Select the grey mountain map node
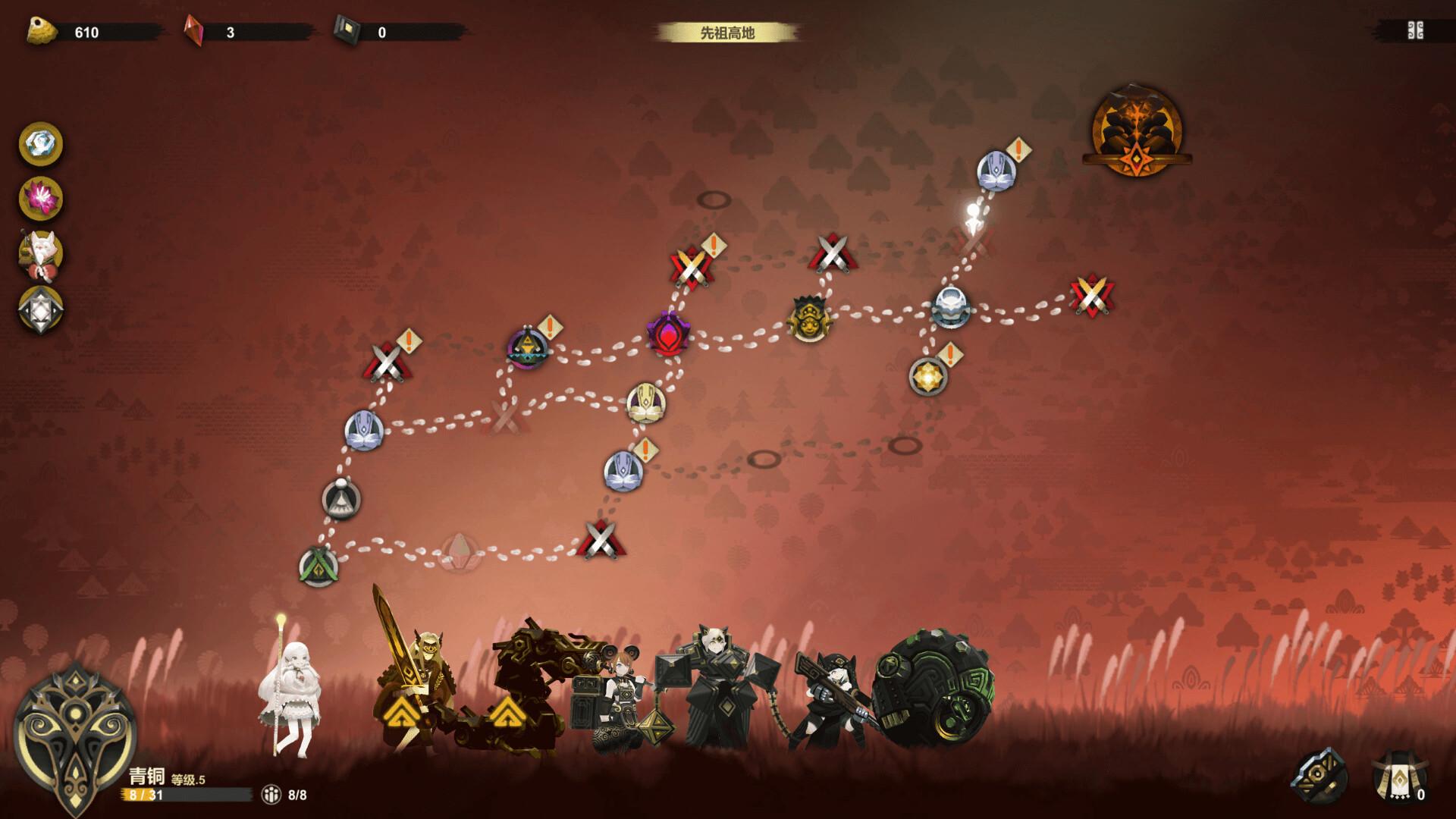The width and height of the screenshot is (1456, 819). pos(341,499)
